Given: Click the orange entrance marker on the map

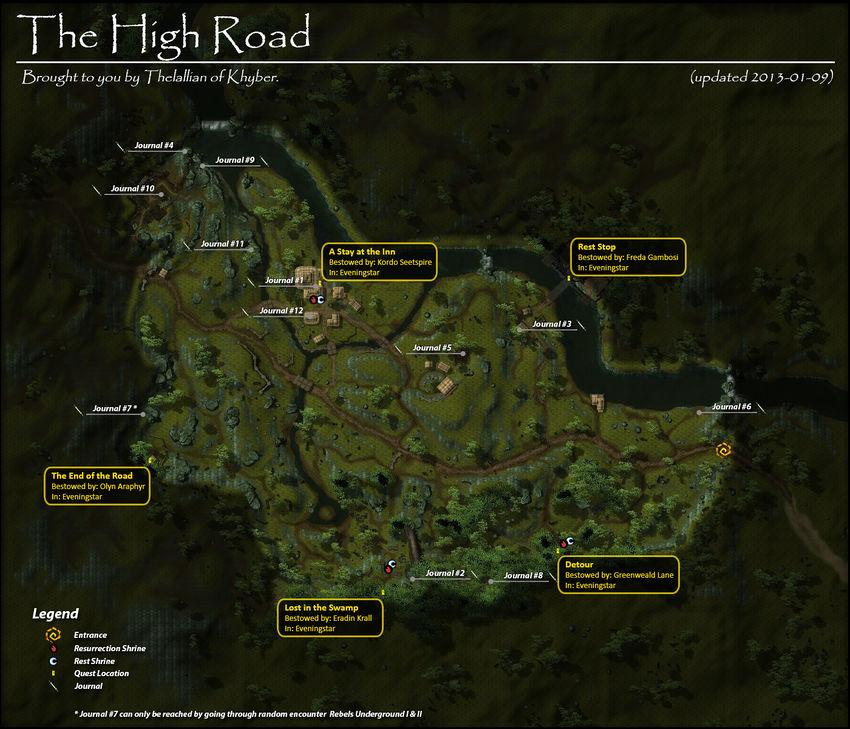Looking at the screenshot, I should coord(723,450).
